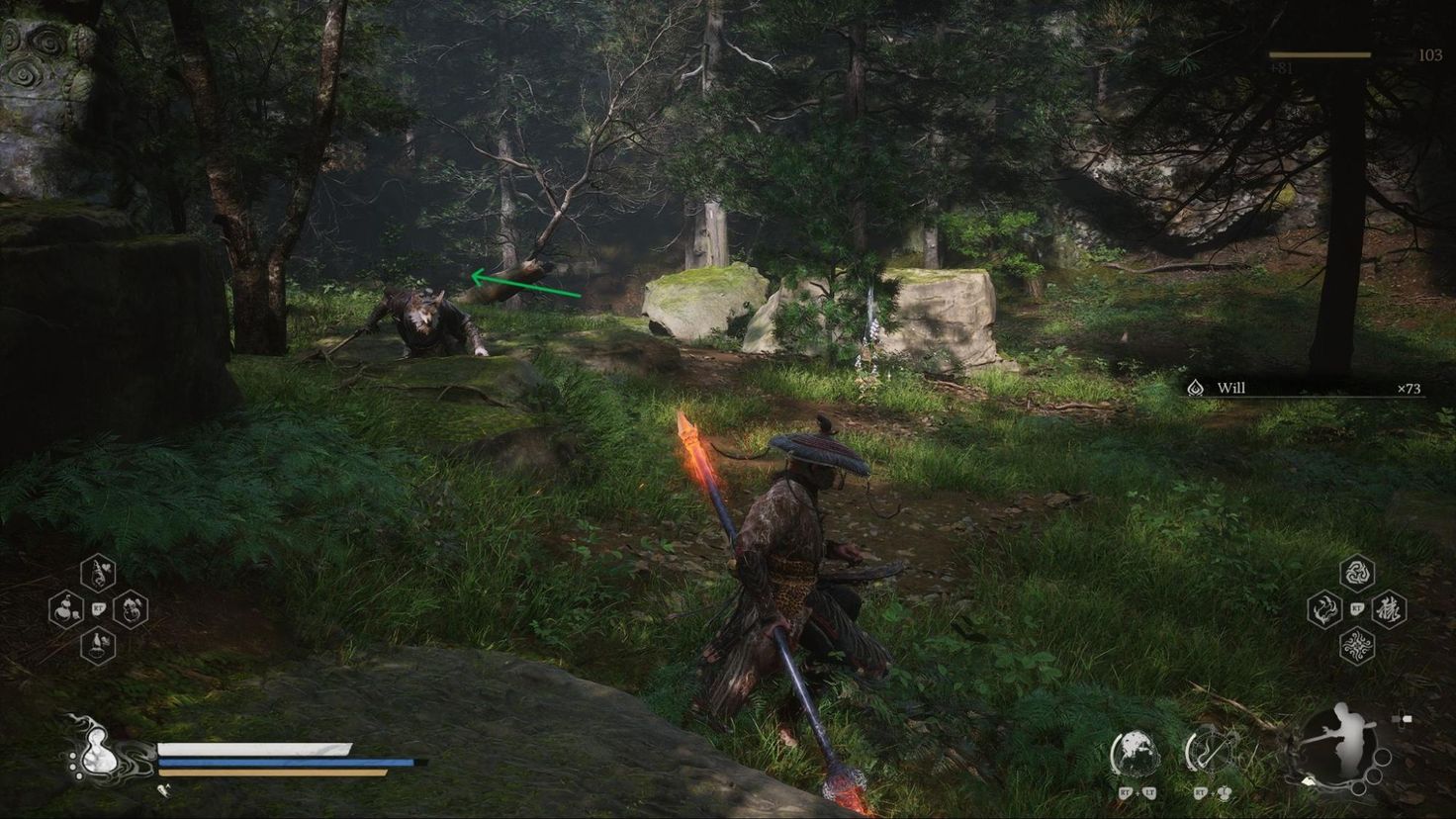Click the RT+LT special attack ability icon

(1136, 754)
